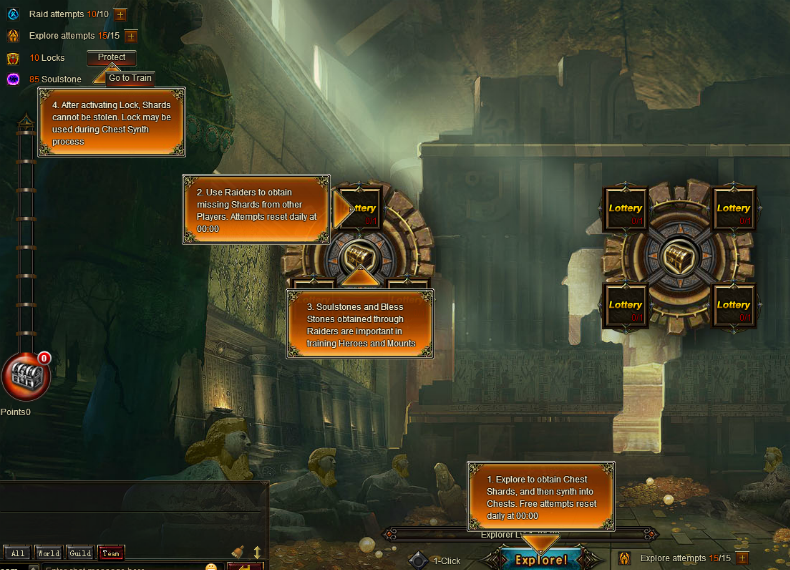Choose the Team chat tab
Screen dimensions: 790x570
[x=111, y=552]
